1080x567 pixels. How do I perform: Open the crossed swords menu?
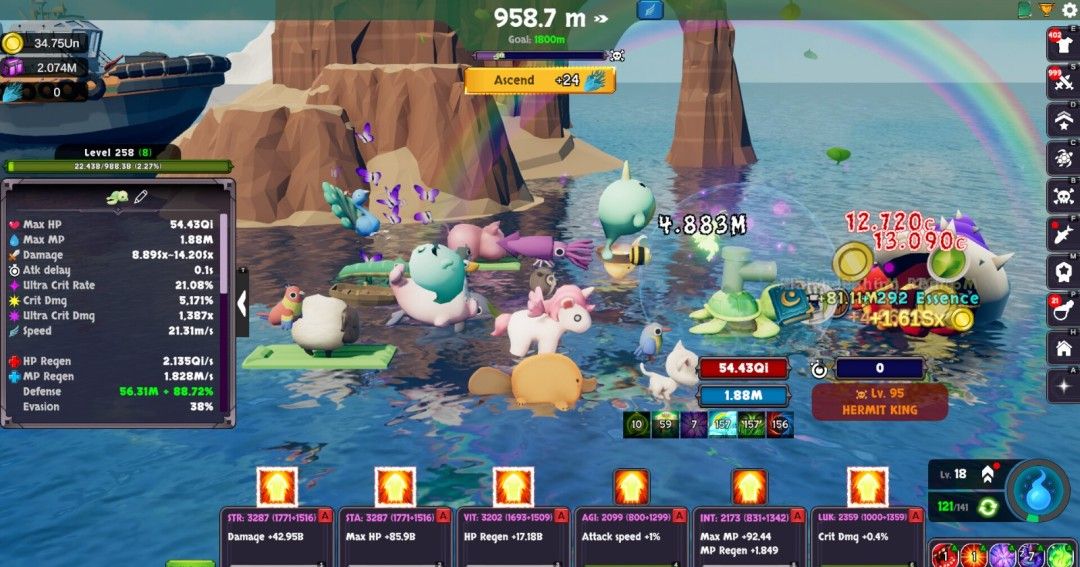click(1062, 83)
